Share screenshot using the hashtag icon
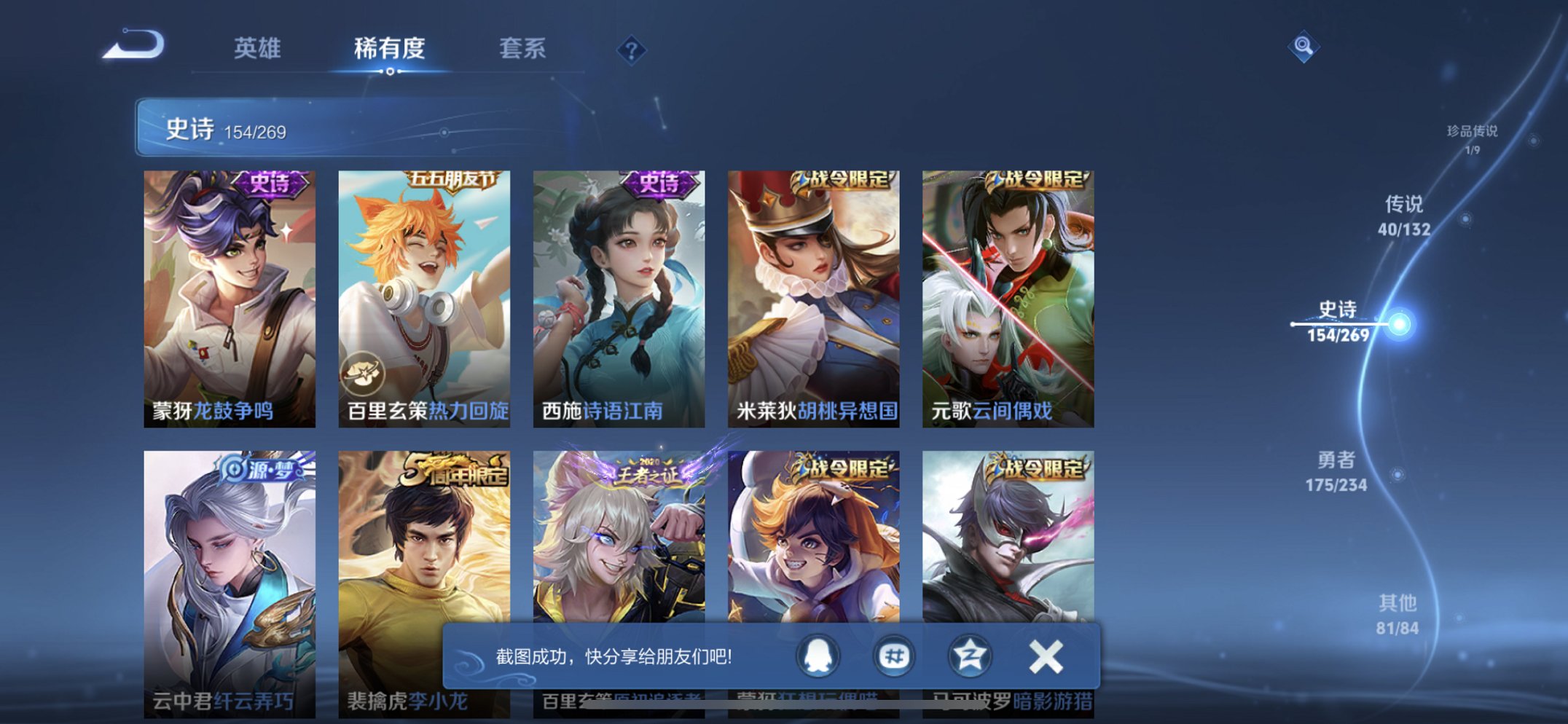This screenshot has width=1568, height=724. pyautogui.click(x=895, y=655)
